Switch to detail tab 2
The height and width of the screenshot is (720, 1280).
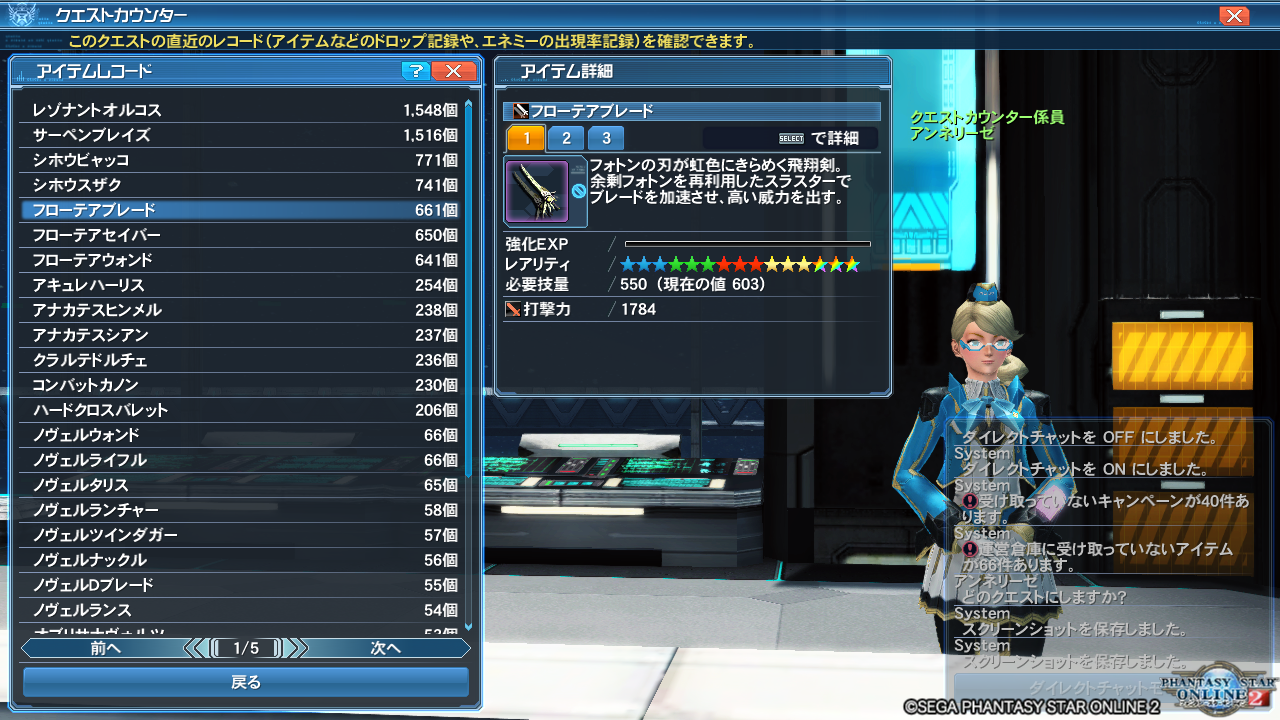[x=566, y=138]
